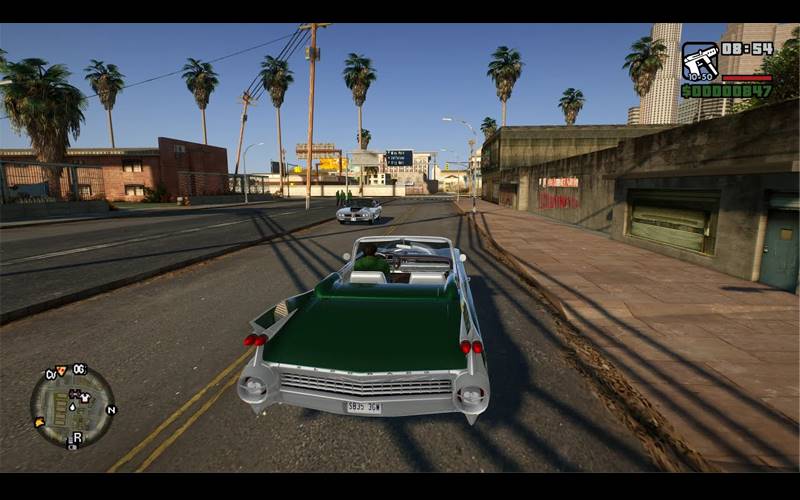The image size is (800, 500).
Task: Click the OG mission marker on radar
Action: pyautogui.click(x=79, y=369)
